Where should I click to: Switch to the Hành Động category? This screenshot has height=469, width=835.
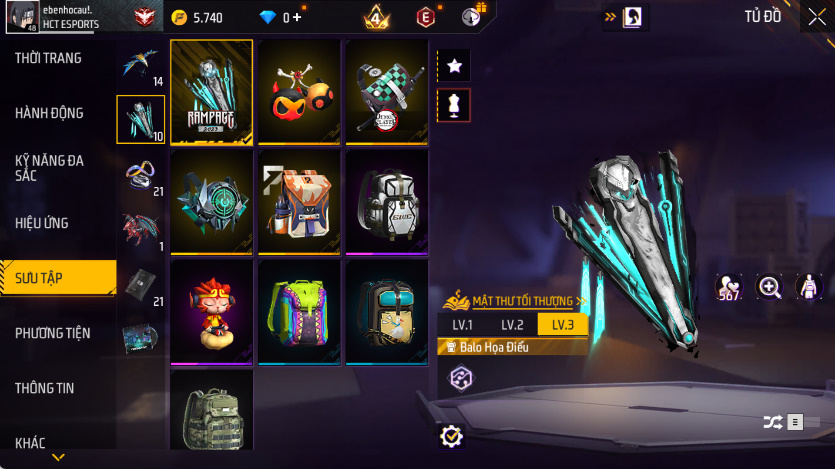tap(49, 113)
